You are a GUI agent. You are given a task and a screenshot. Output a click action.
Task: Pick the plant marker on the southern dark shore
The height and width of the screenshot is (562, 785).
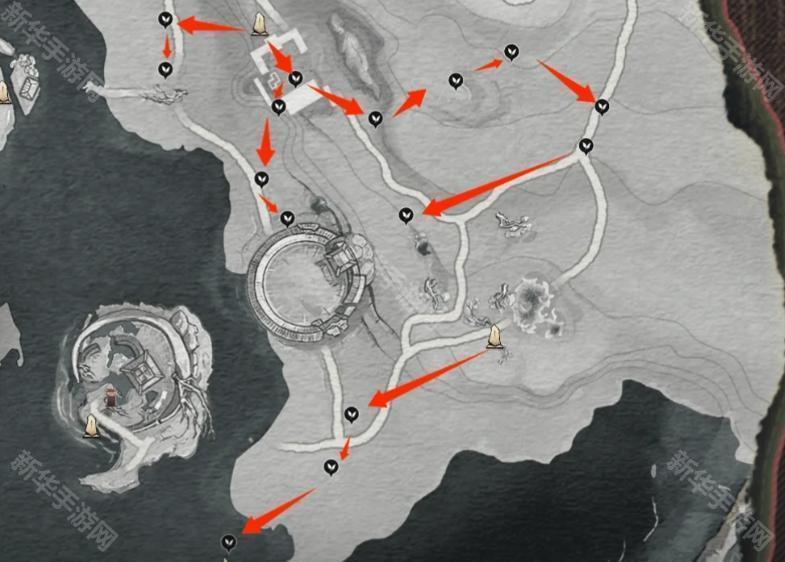229,541
